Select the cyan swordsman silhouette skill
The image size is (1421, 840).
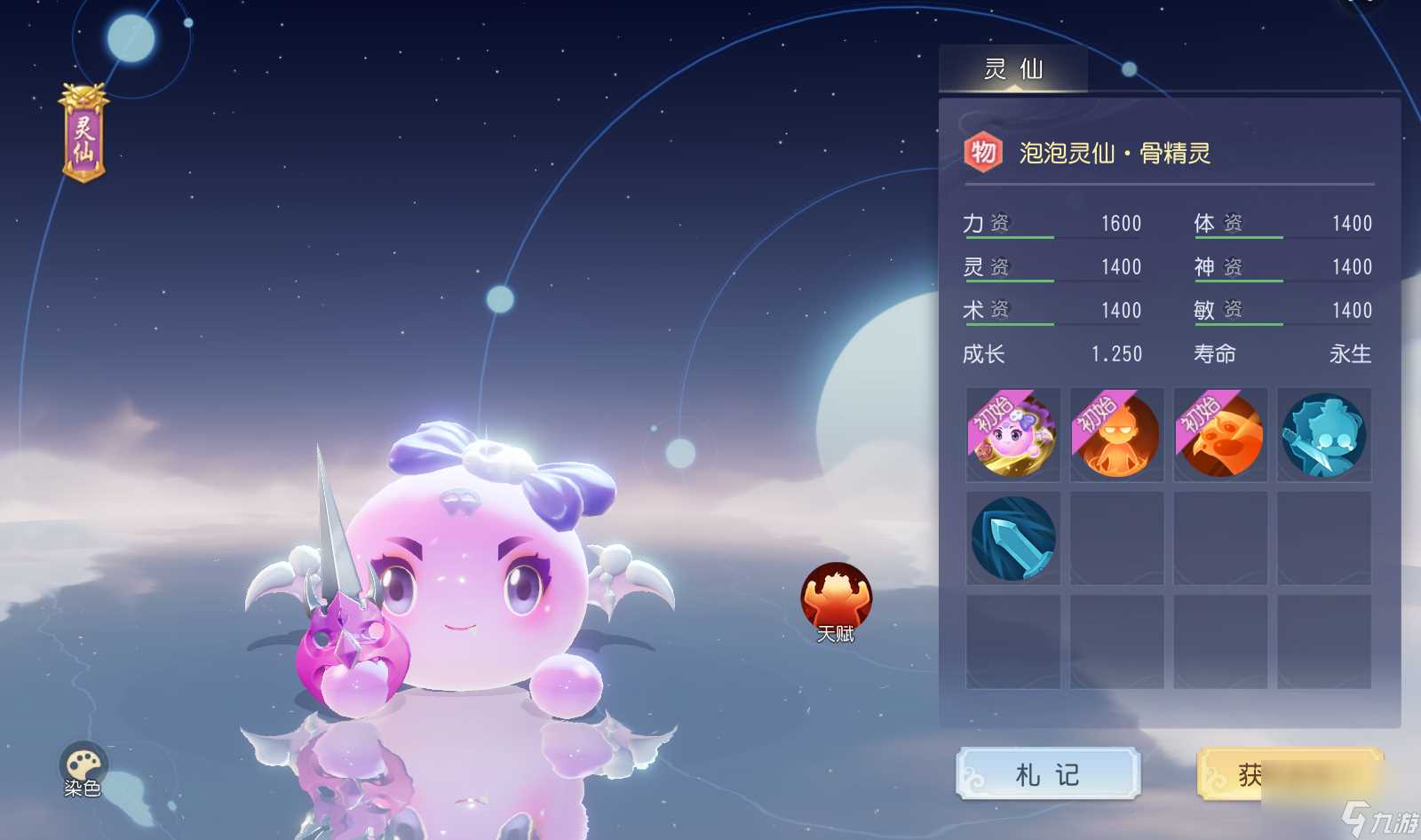tap(1323, 435)
